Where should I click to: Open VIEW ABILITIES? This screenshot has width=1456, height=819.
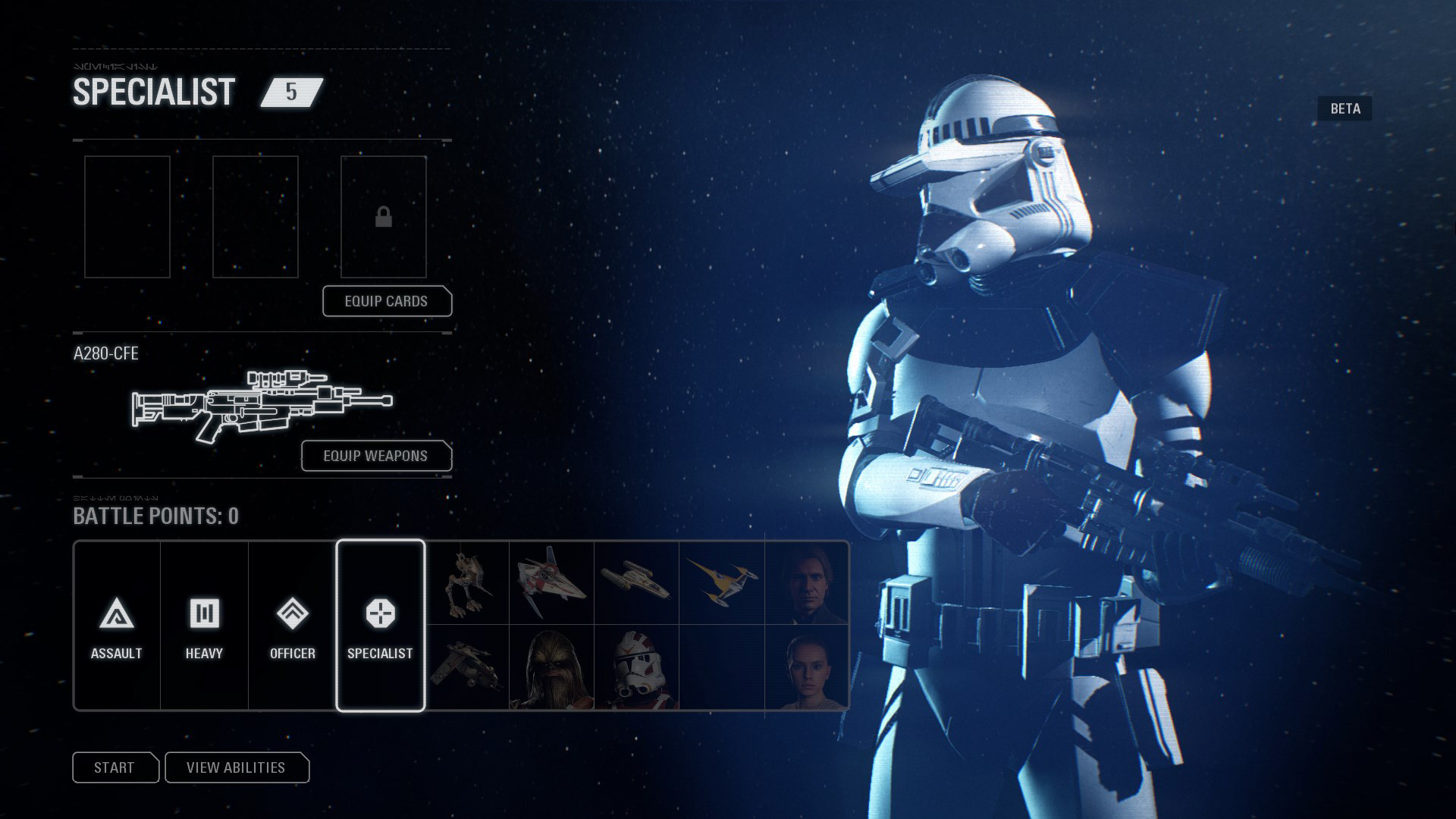coord(237,767)
